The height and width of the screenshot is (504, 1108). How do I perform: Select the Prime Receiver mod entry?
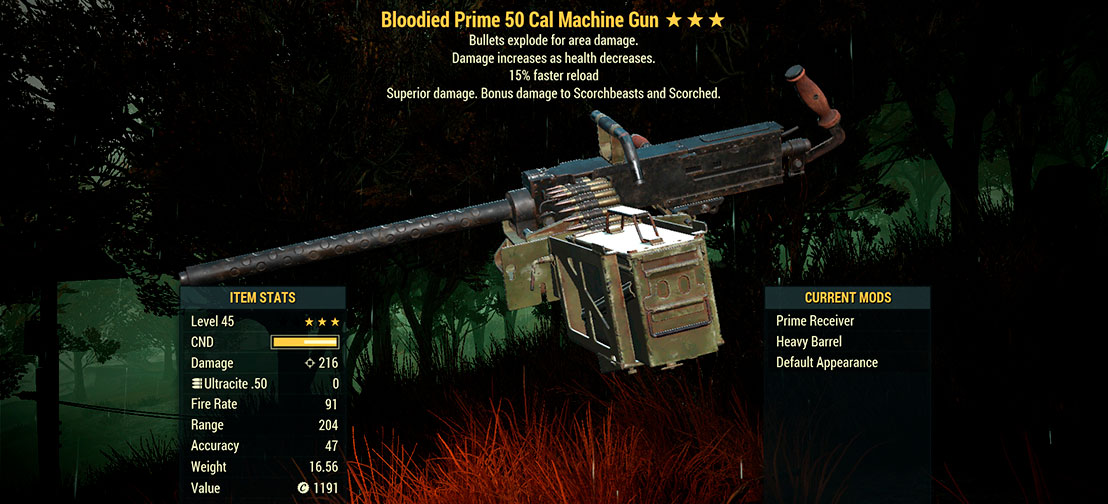pos(815,321)
